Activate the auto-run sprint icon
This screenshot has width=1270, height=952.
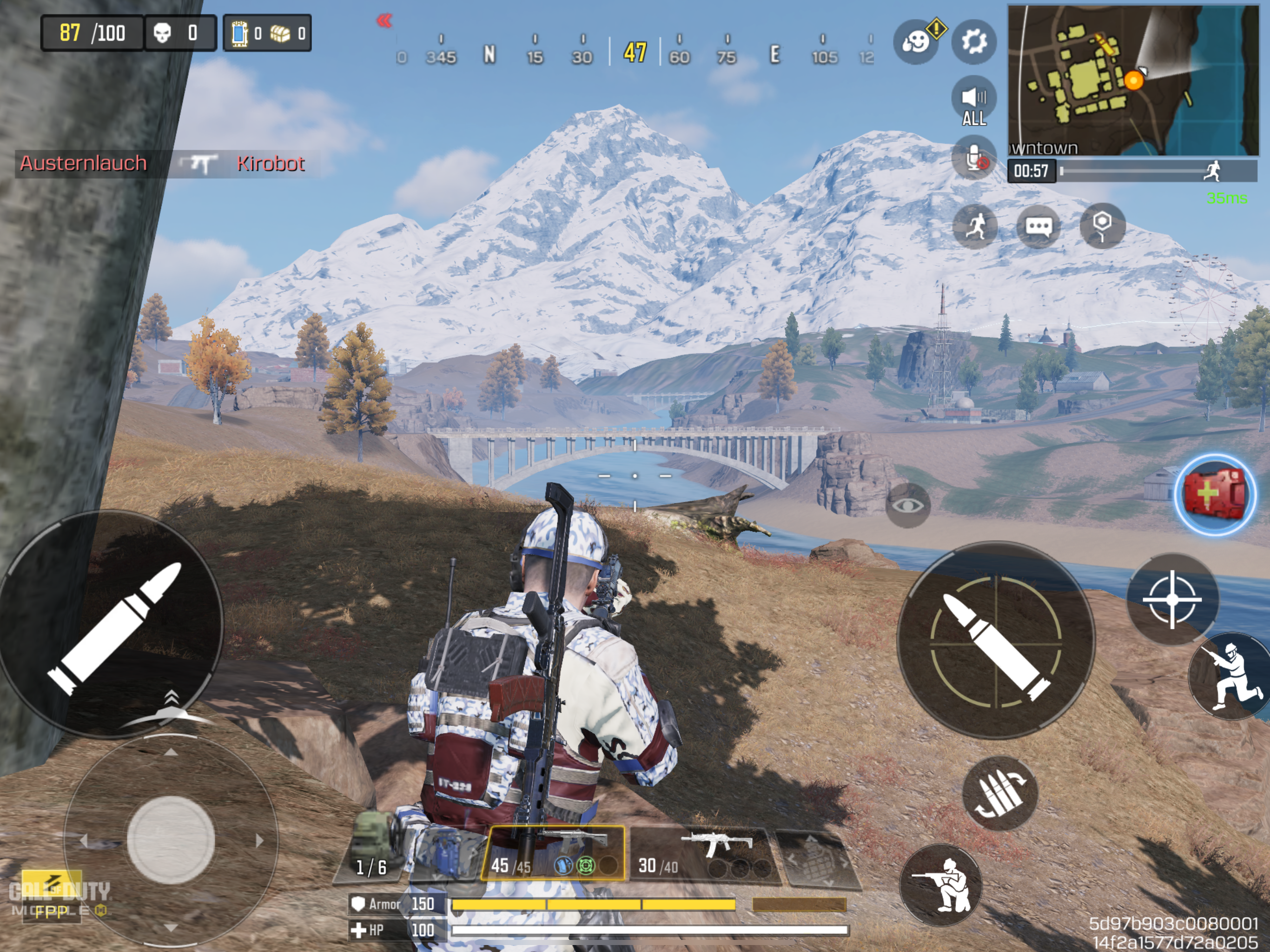pos(975,226)
